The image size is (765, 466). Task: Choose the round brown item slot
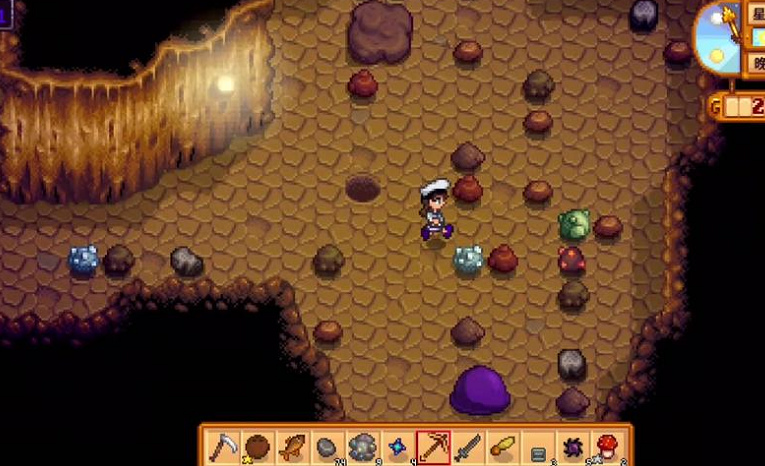point(259,446)
